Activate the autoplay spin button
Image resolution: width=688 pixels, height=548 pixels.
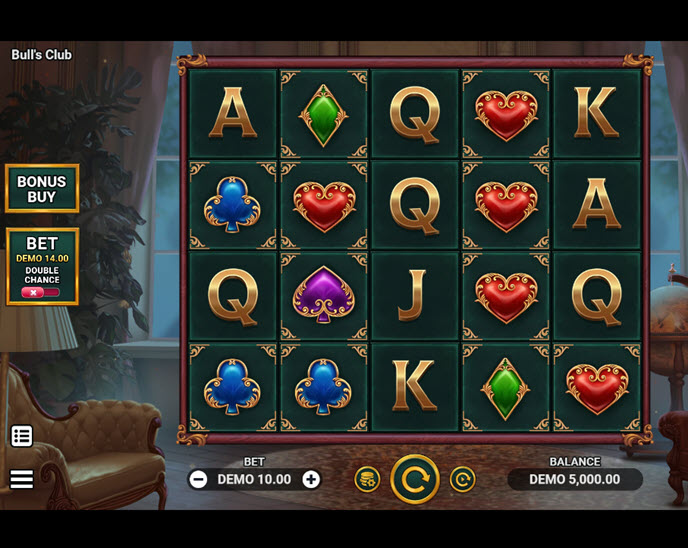(462, 480)
